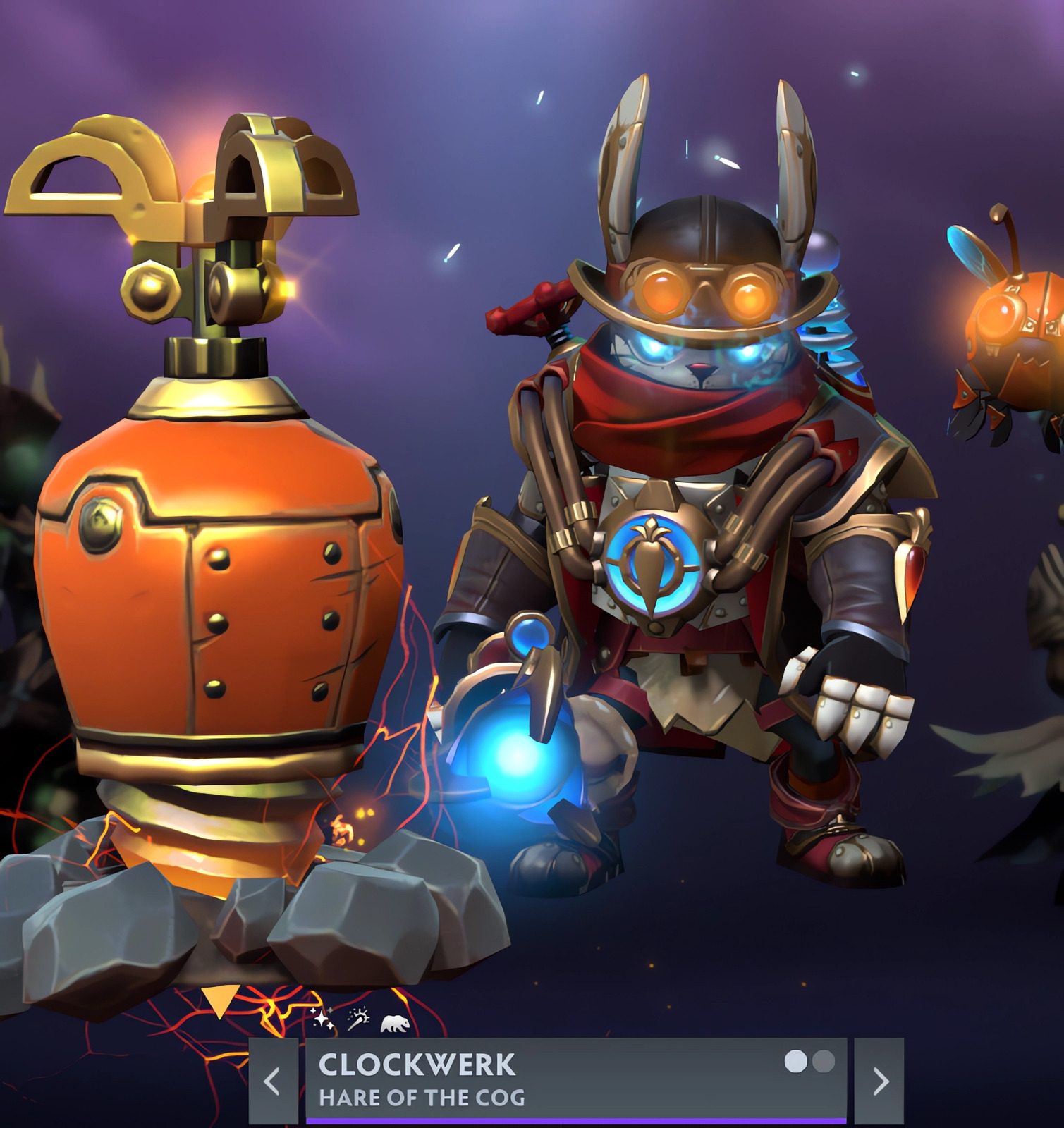The height and width of the screenshot is (1128, 1064).
Task: Click the white bear icon
Action: point(395,1023)
